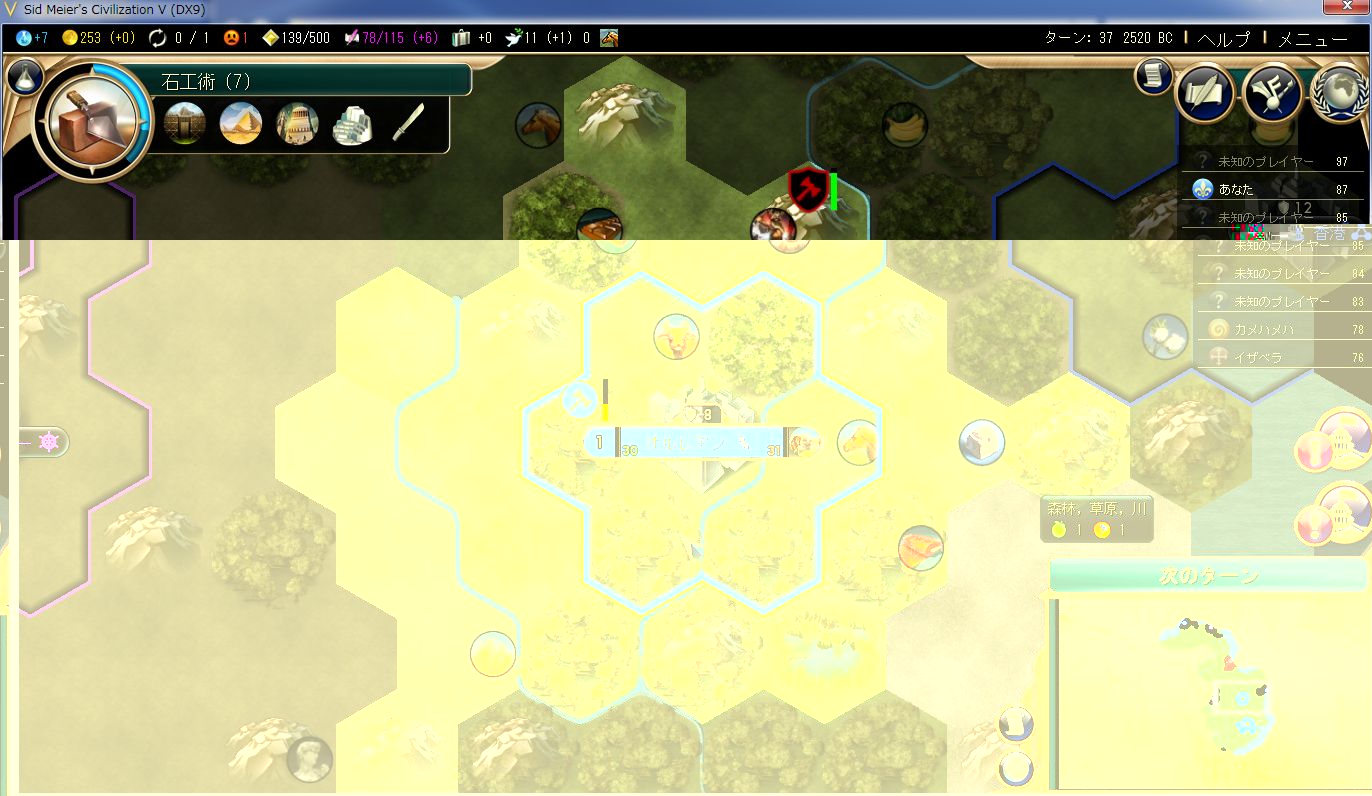
Task: Open the tech tree flask icon
Action: [x=24, y=77]
